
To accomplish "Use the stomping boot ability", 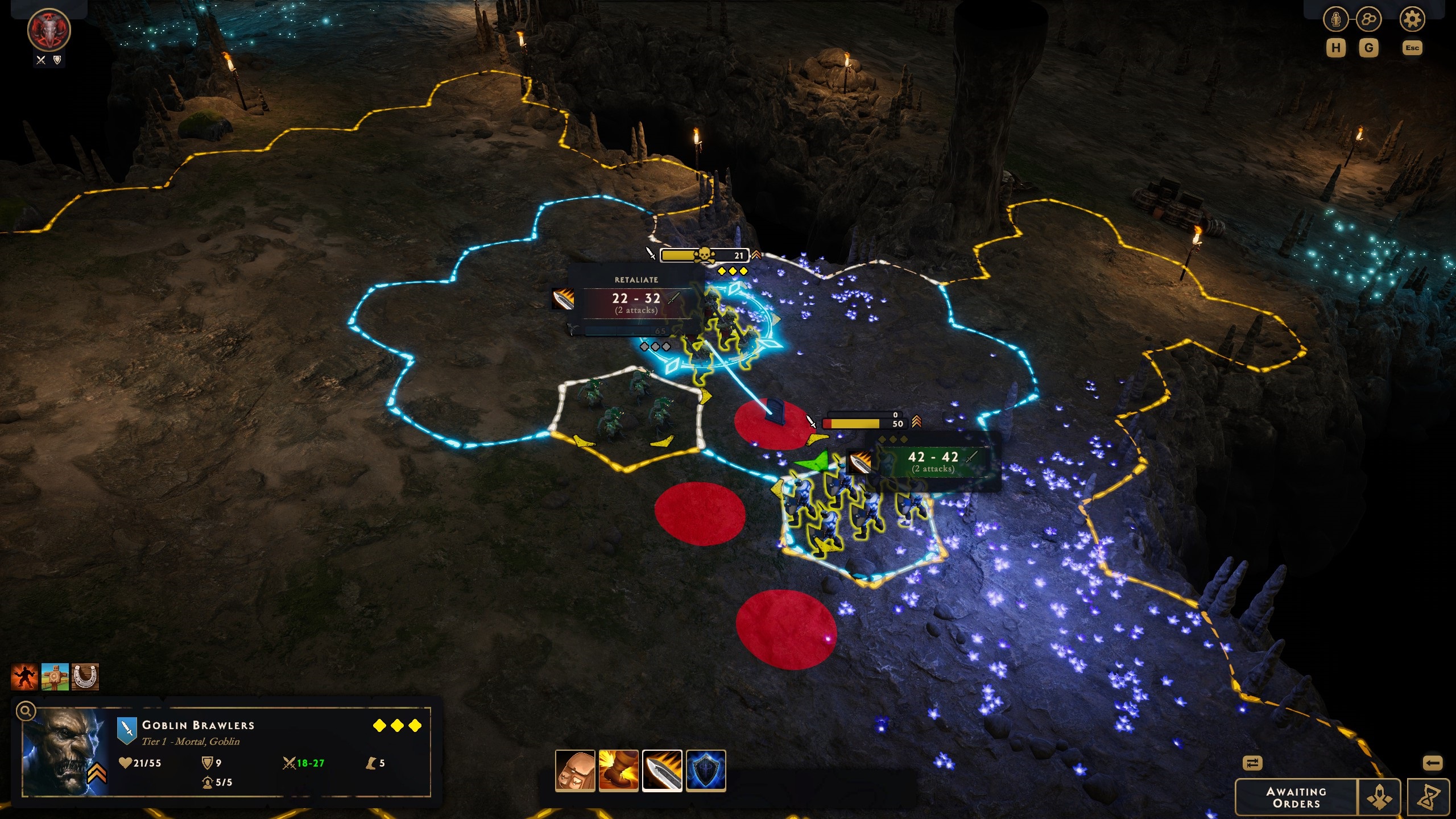I will click(618, 771).
